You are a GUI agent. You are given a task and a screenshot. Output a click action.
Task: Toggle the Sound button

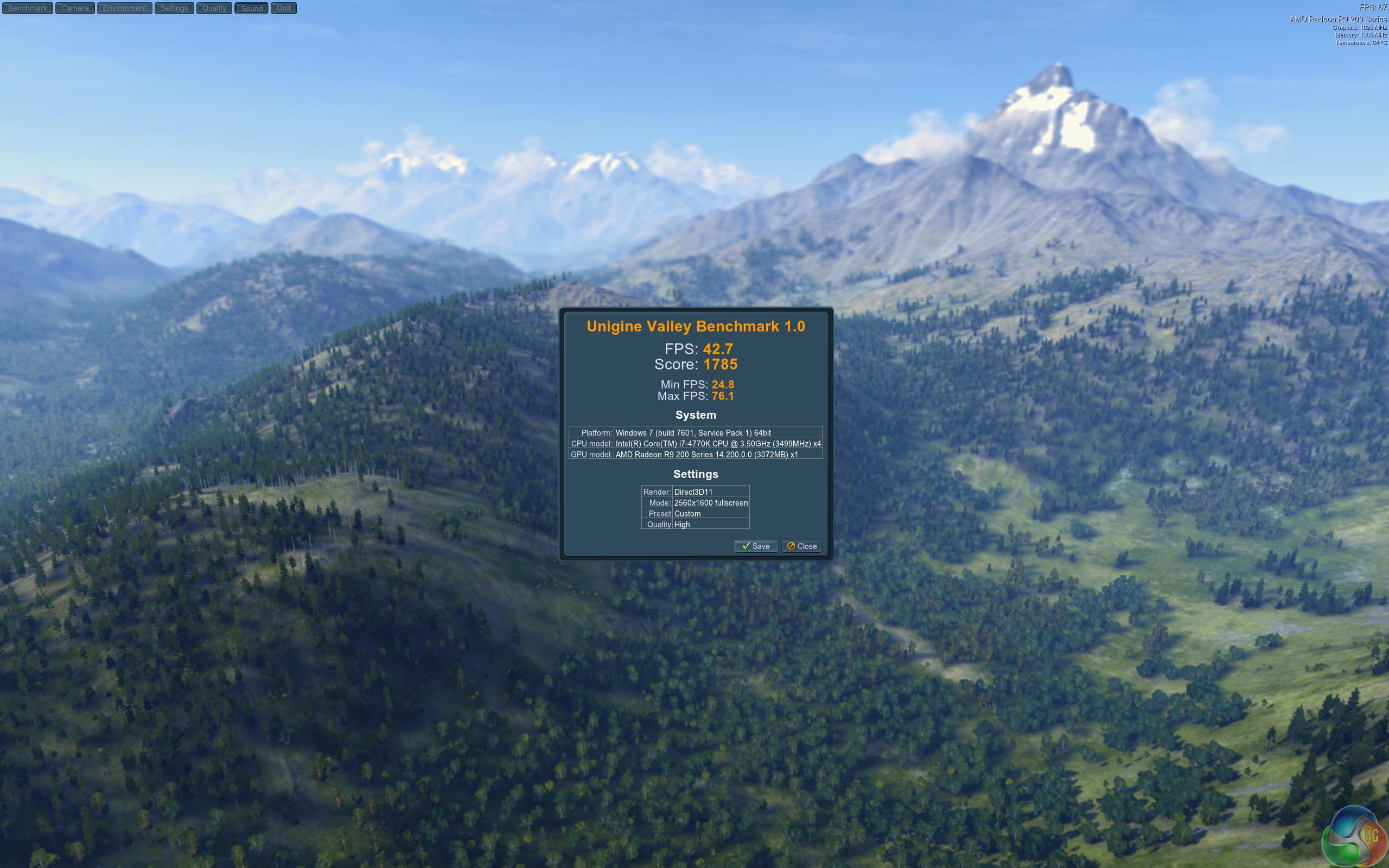click(251, 8)
